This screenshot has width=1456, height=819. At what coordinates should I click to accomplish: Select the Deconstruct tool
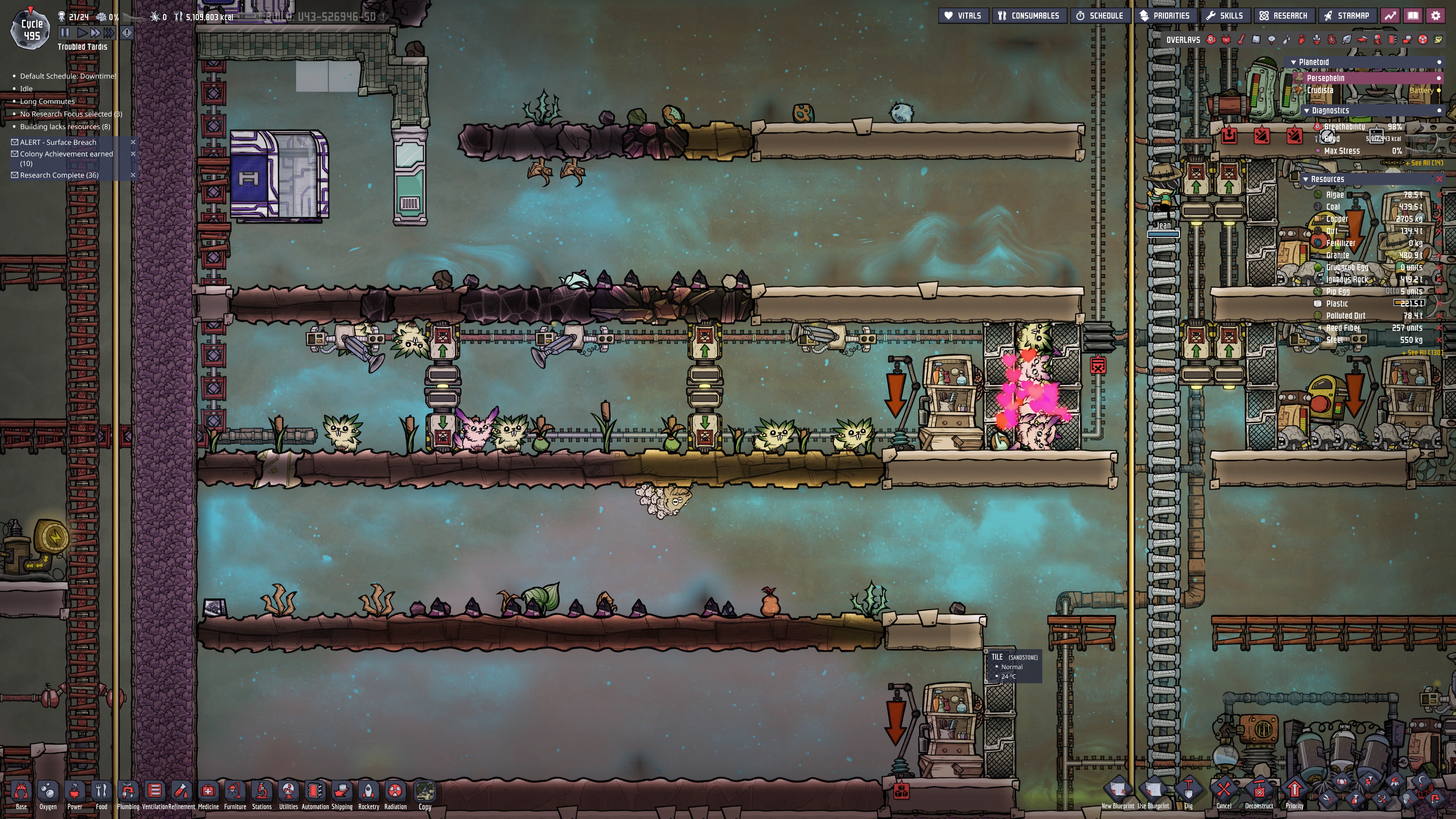click(1259, 791)
